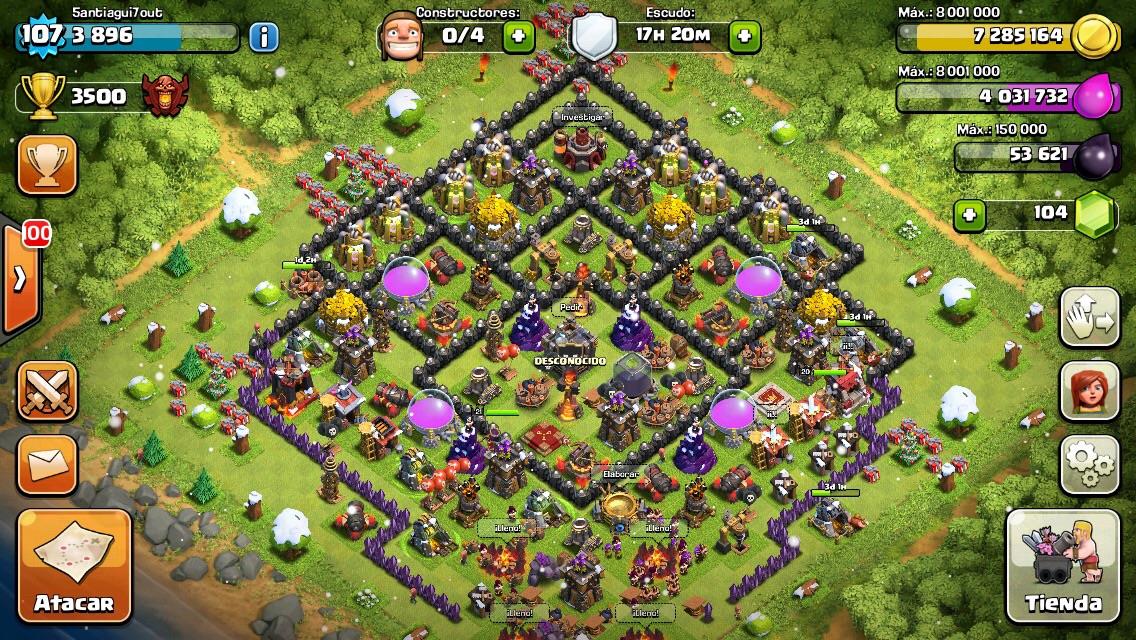Open the red-haired villager profile button
This screenshot has width=1136, height=640.
click(1089, 390)
